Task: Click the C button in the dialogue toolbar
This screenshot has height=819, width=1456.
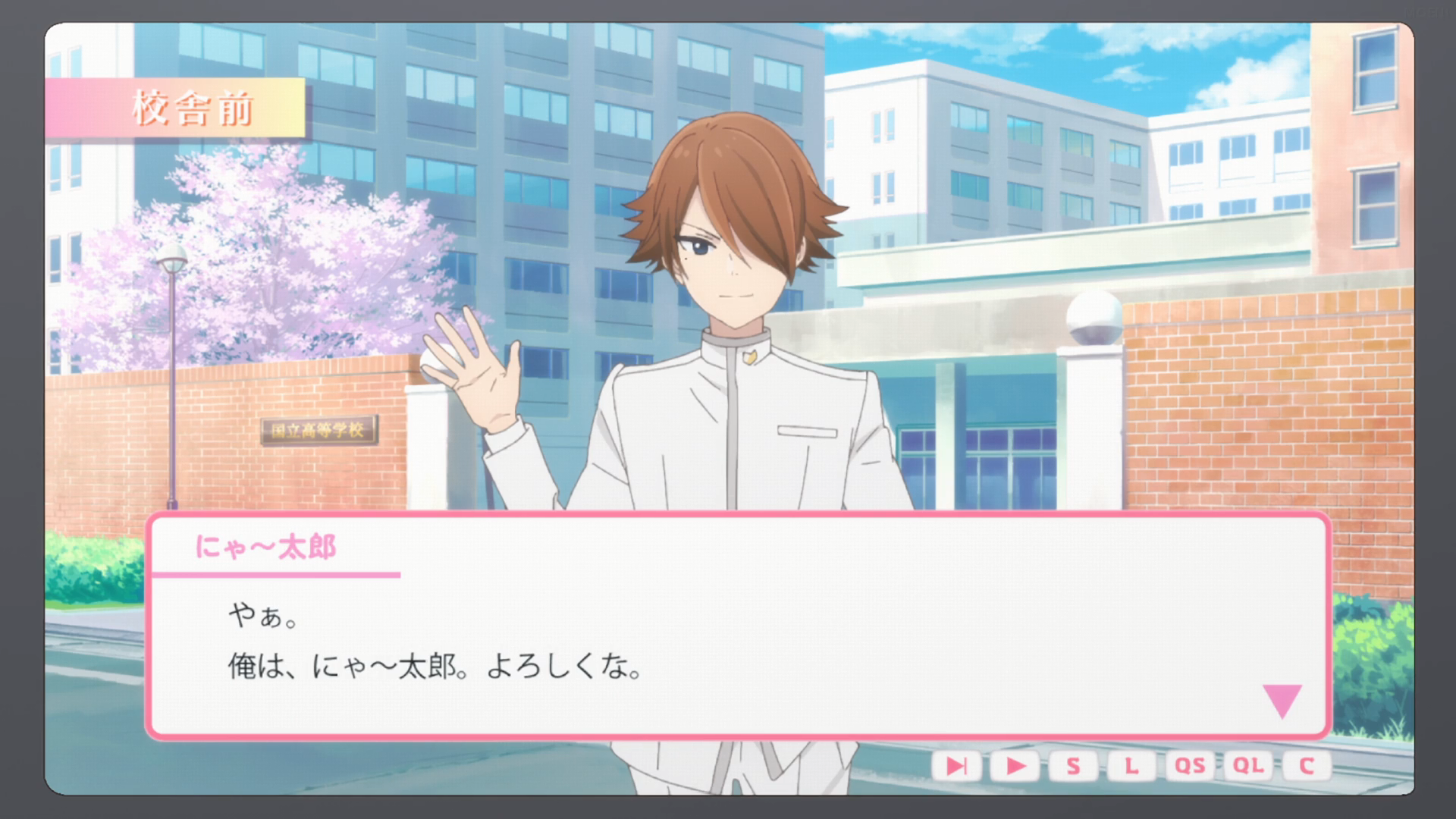Action: [x=1306, y=766]
